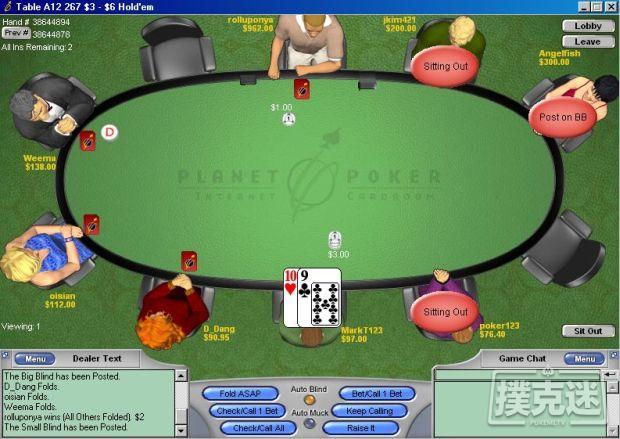Screen dimensions: 620x439
Task: Open the Dealer Text menu
Action: click(x=33, y=358)
